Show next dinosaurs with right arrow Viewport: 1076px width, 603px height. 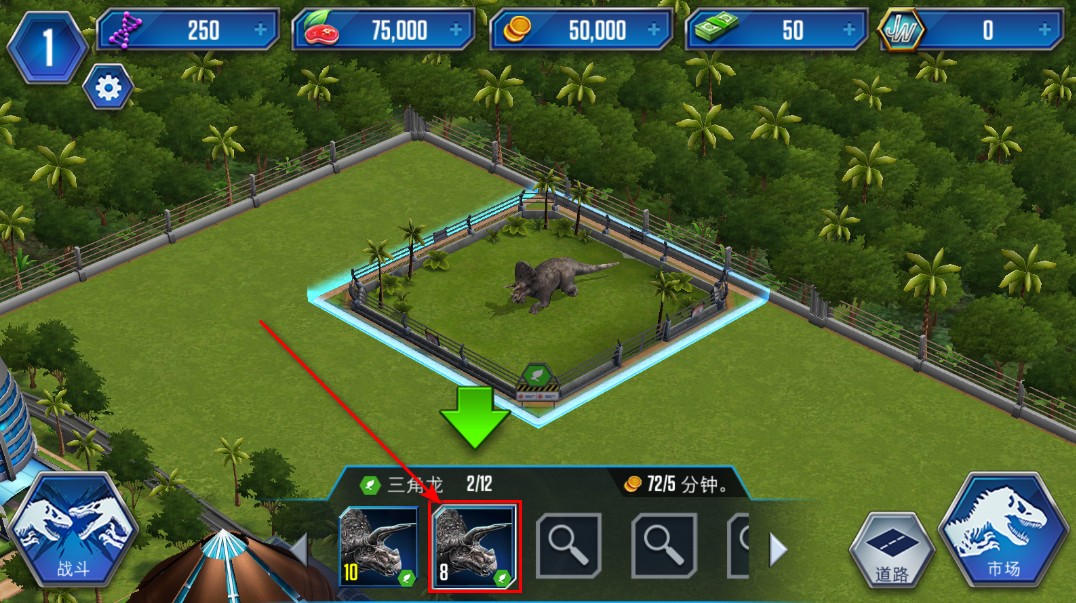[777, 548]
